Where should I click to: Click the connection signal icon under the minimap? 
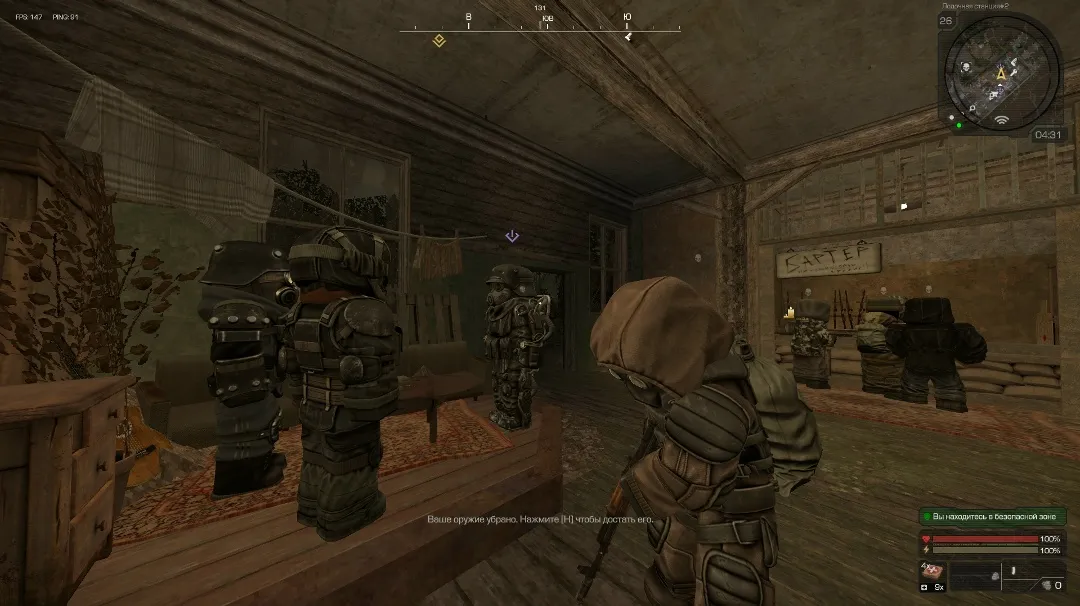1001,121
